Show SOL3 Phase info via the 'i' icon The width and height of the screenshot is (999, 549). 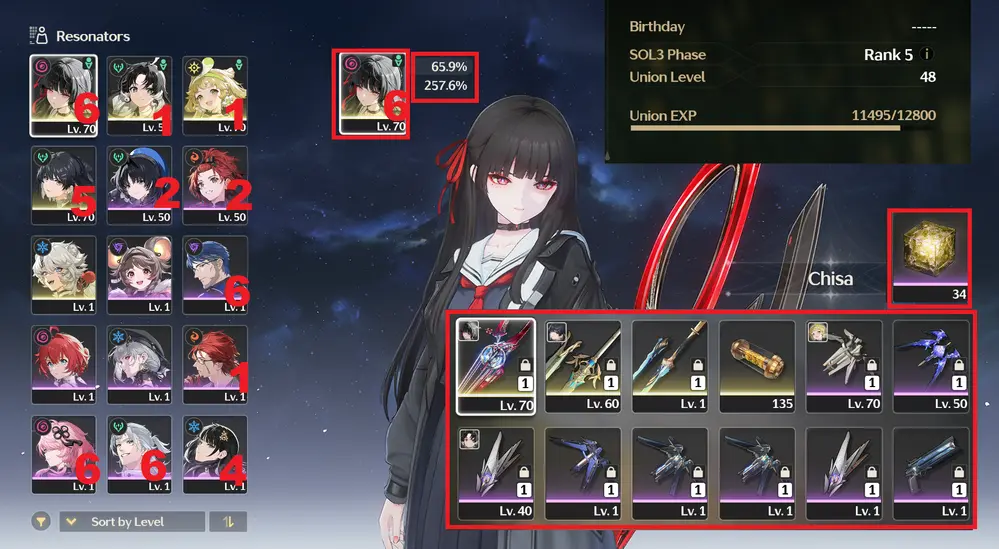[x=927, y=55]
